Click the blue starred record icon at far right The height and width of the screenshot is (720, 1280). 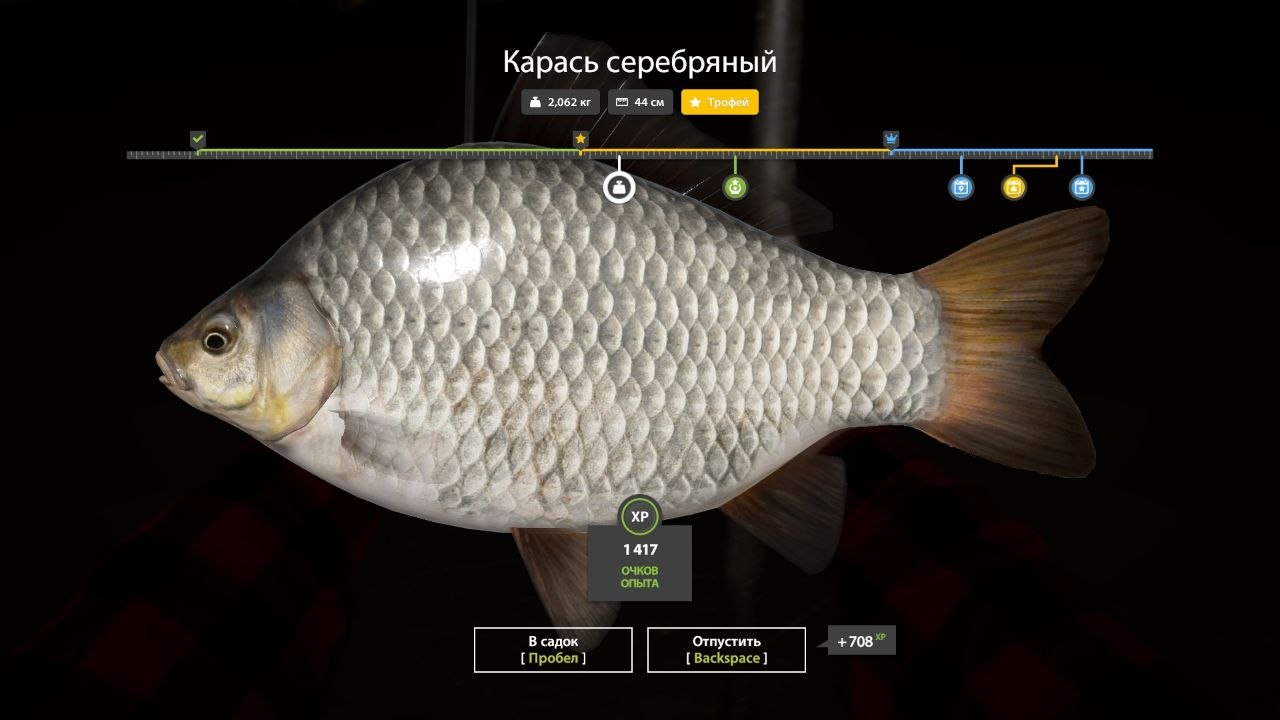(1081, 187)
